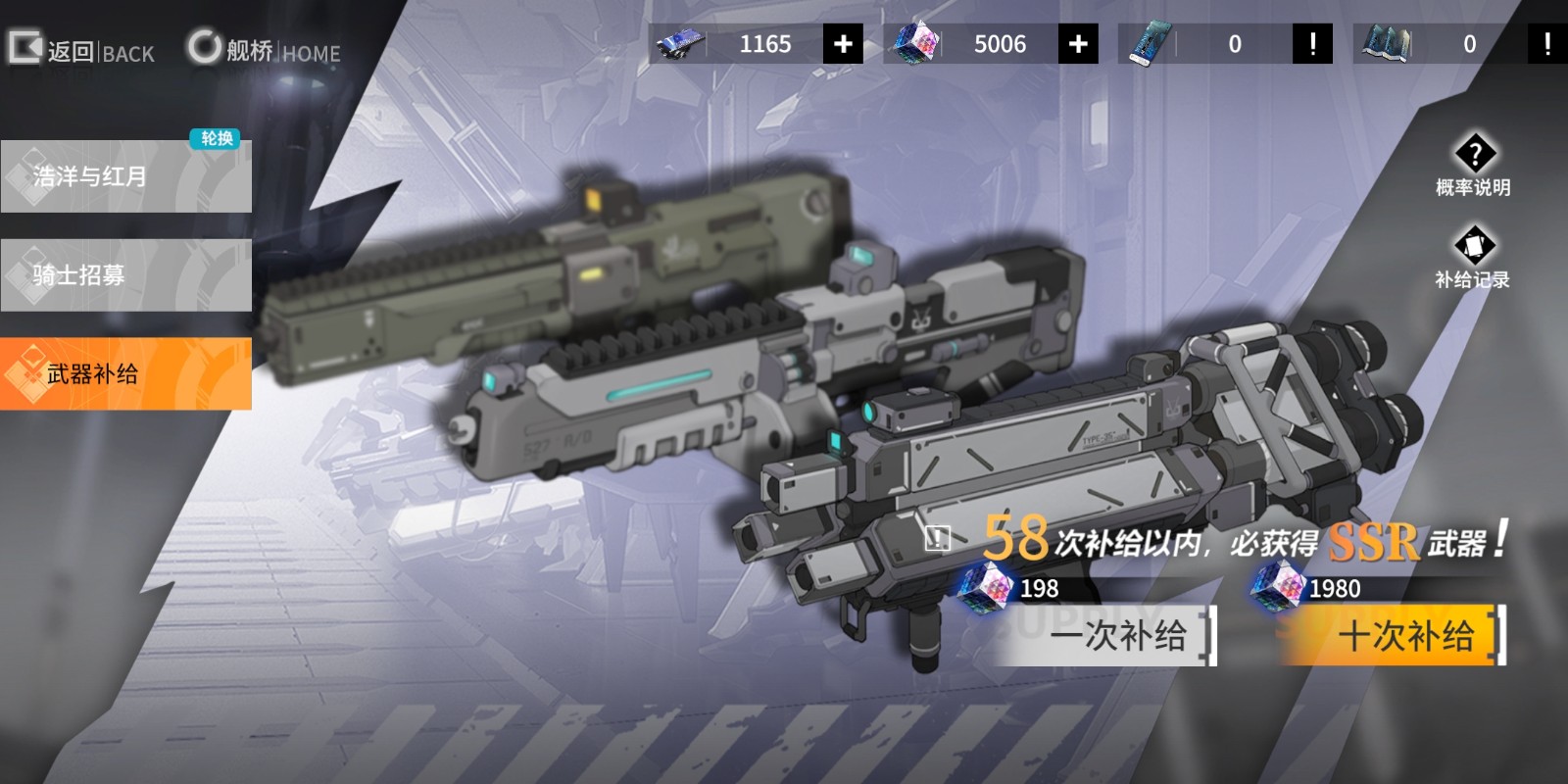
Task: Click the plus button next to 5006
Action: [x=1080, y=43]
